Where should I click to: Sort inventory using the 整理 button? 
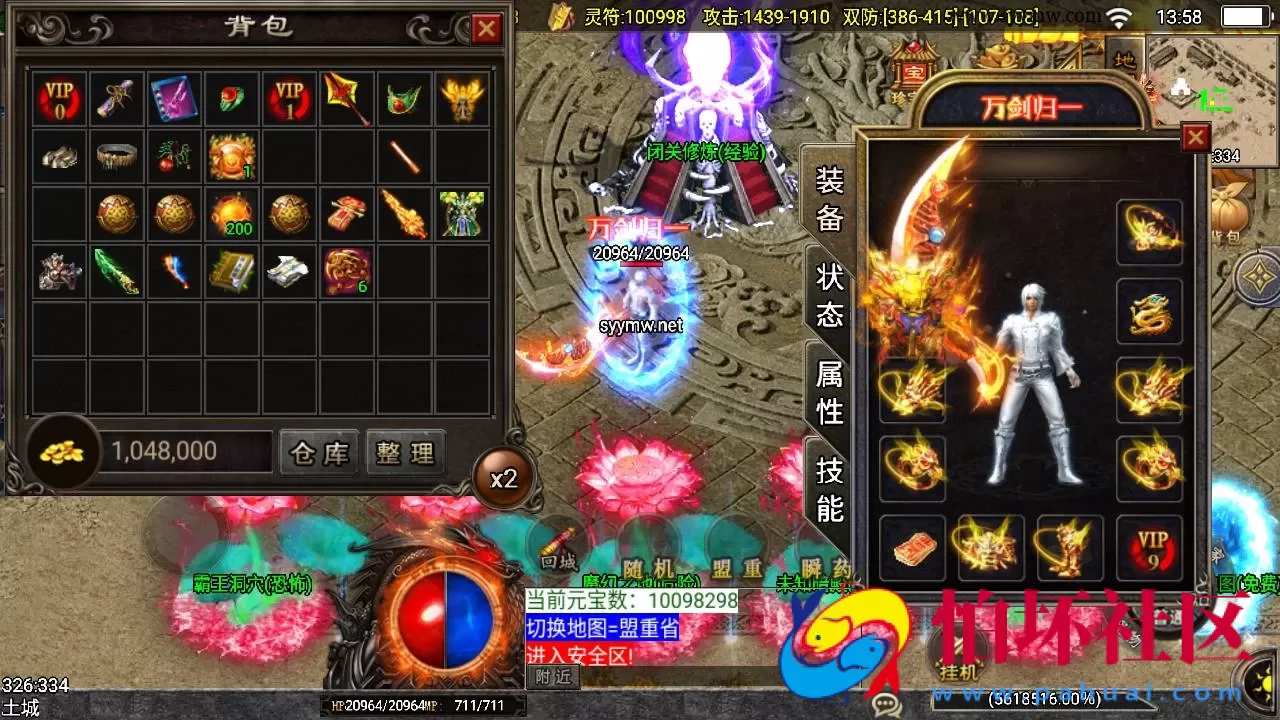pyautogui.click(x=406, y=452)
